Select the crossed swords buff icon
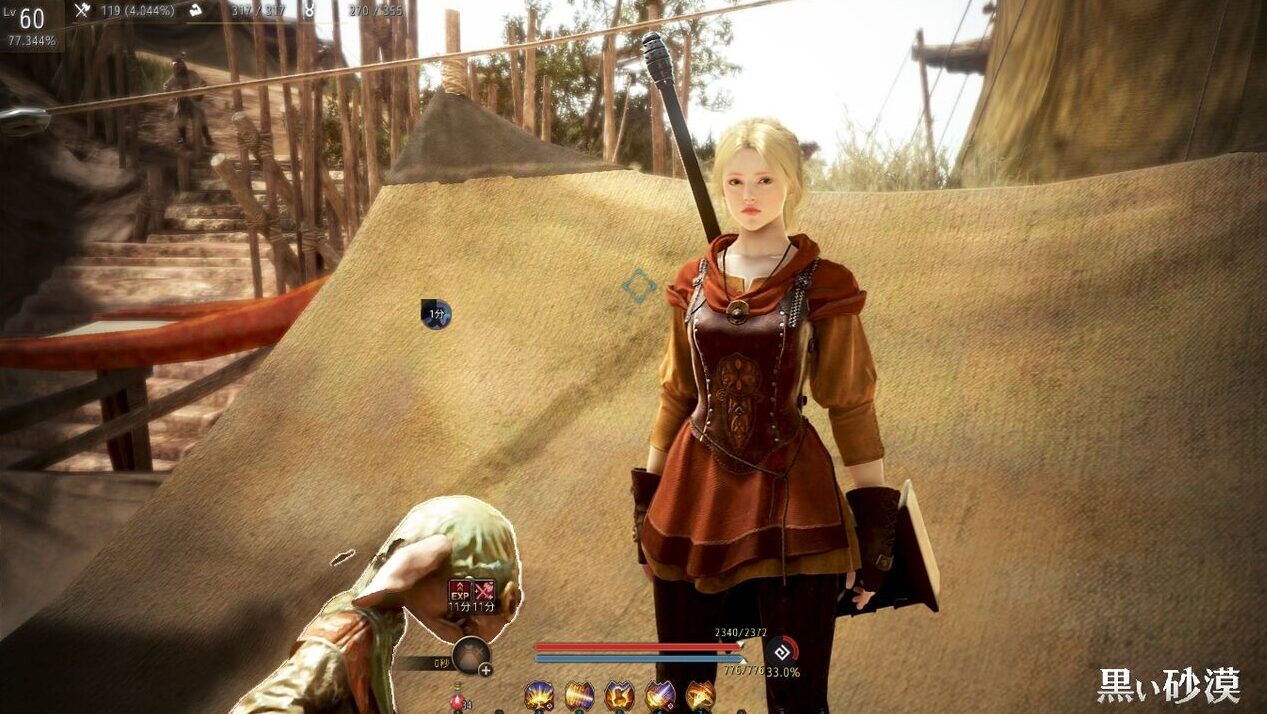The width and height of the screenshot is (1267, 714). click(x=484, y=591)
